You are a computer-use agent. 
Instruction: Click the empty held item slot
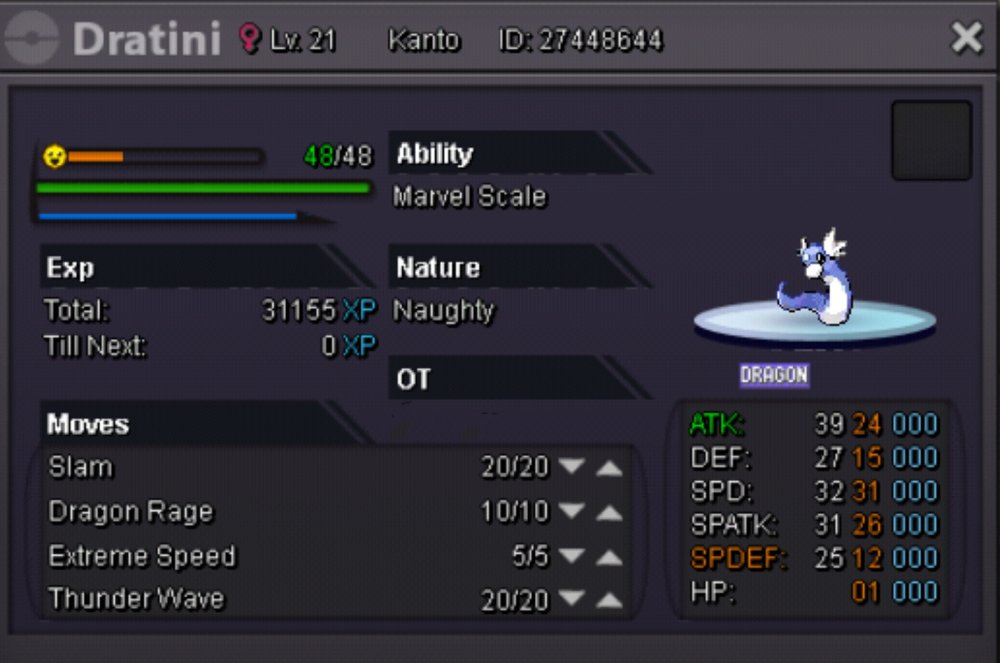931,140
